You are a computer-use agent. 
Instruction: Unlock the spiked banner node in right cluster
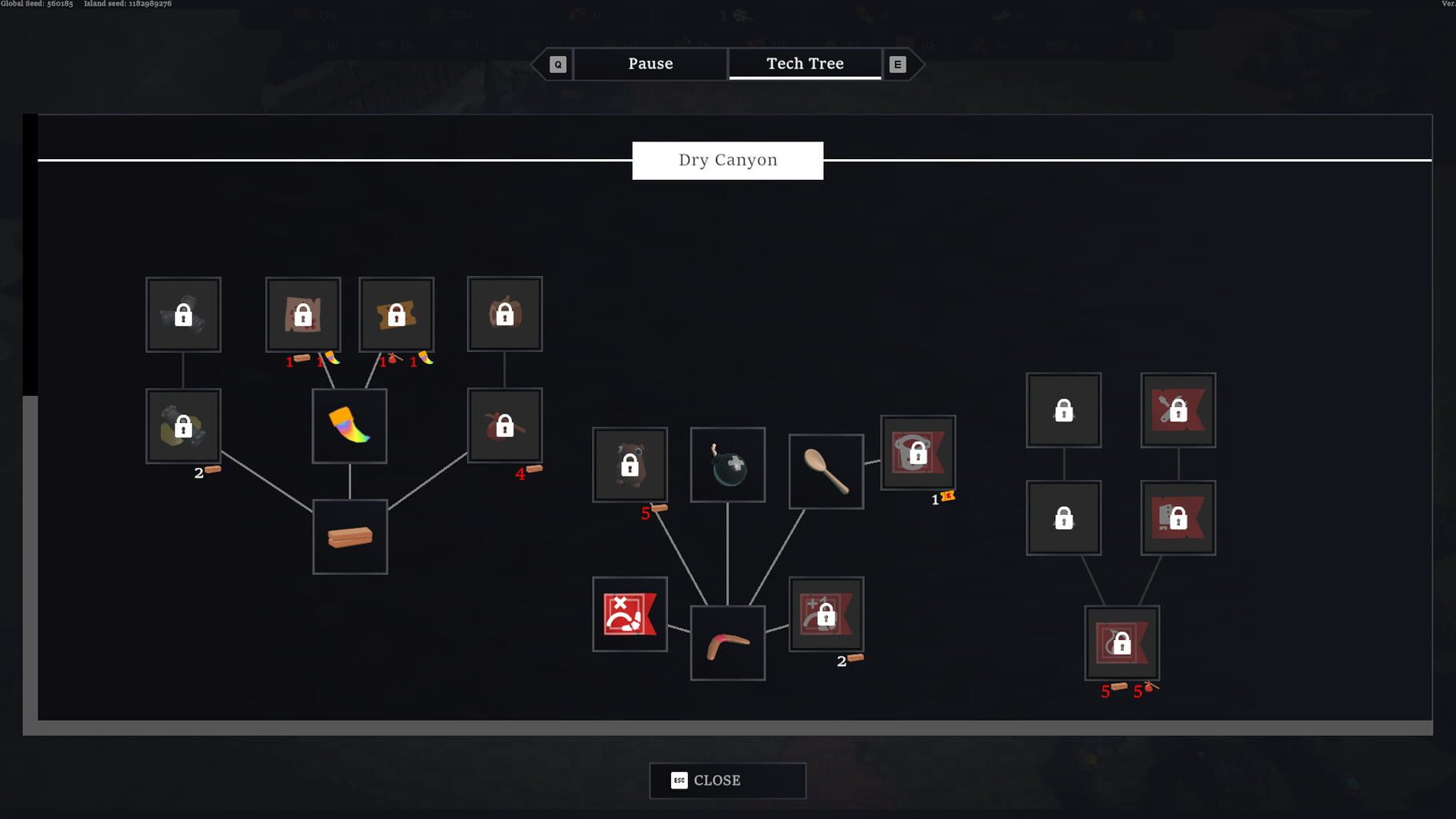coord(1178,410)
